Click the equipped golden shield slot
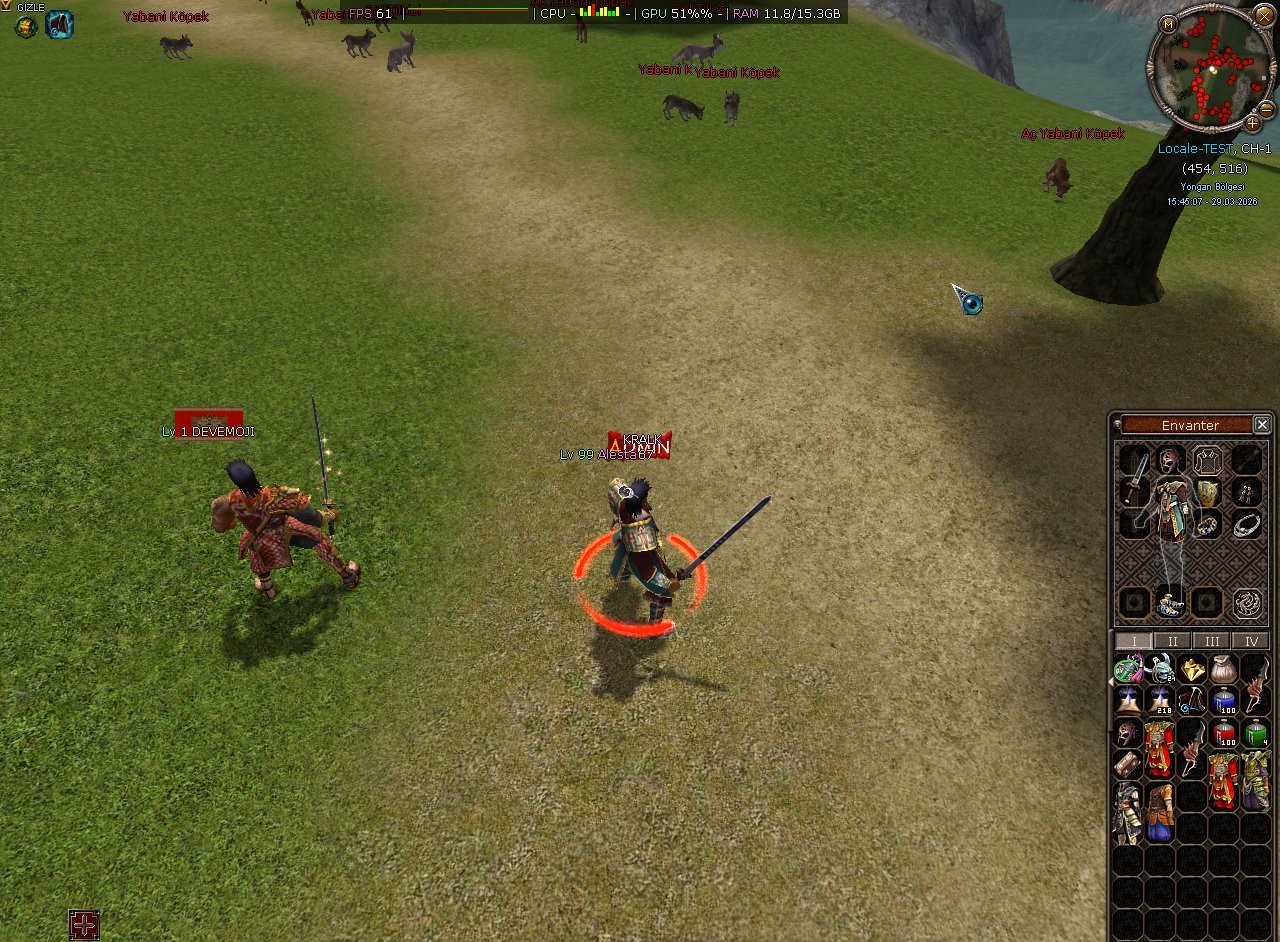The height and width of the screenshot is (942, 1280). pyautogui.click(x=1209, y=491)
